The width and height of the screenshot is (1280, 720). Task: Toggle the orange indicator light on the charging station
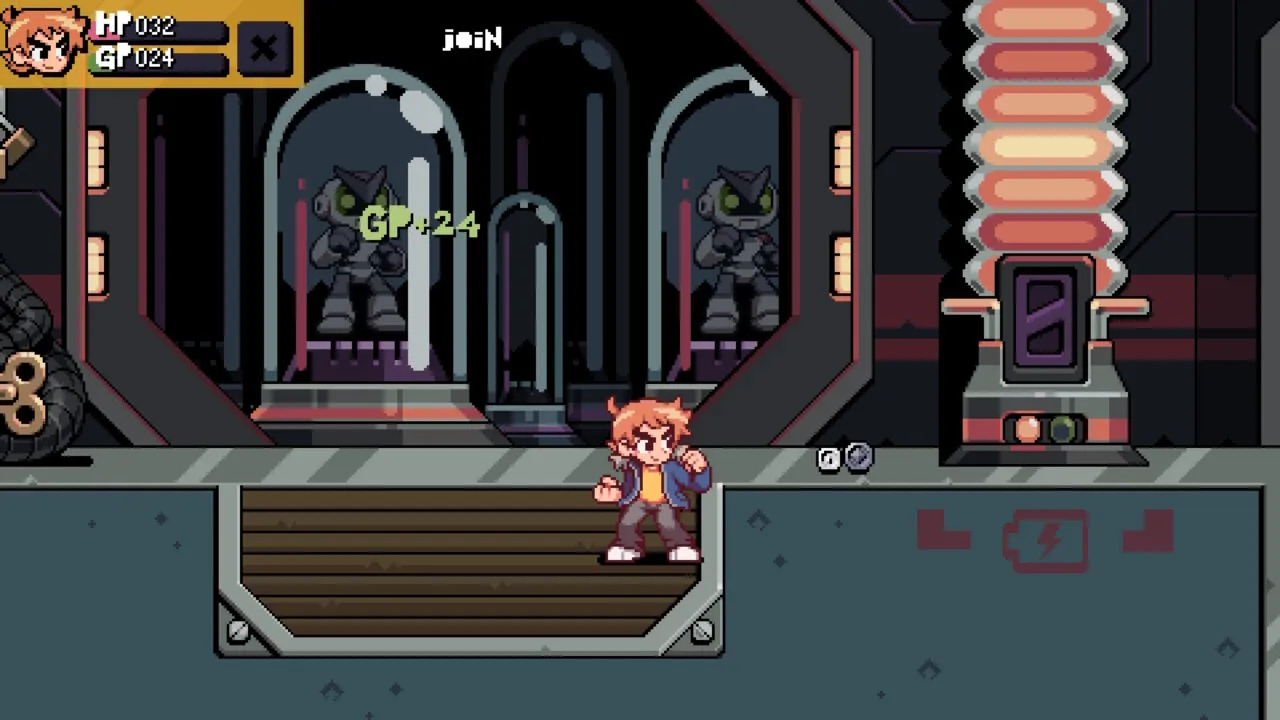point(1027,430)
